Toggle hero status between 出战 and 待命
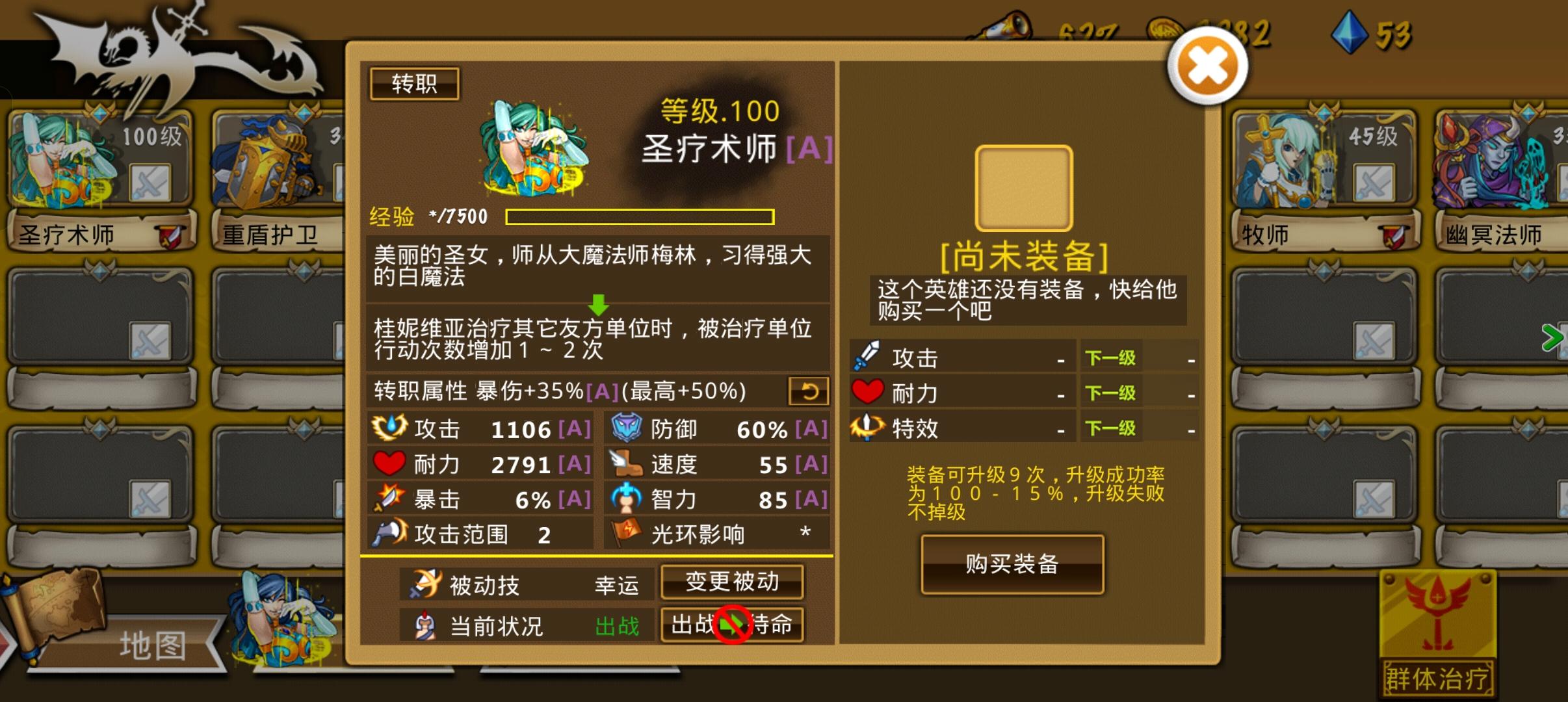The width and height of the screenshot is (1568, 702). click(x=733, y=625)
